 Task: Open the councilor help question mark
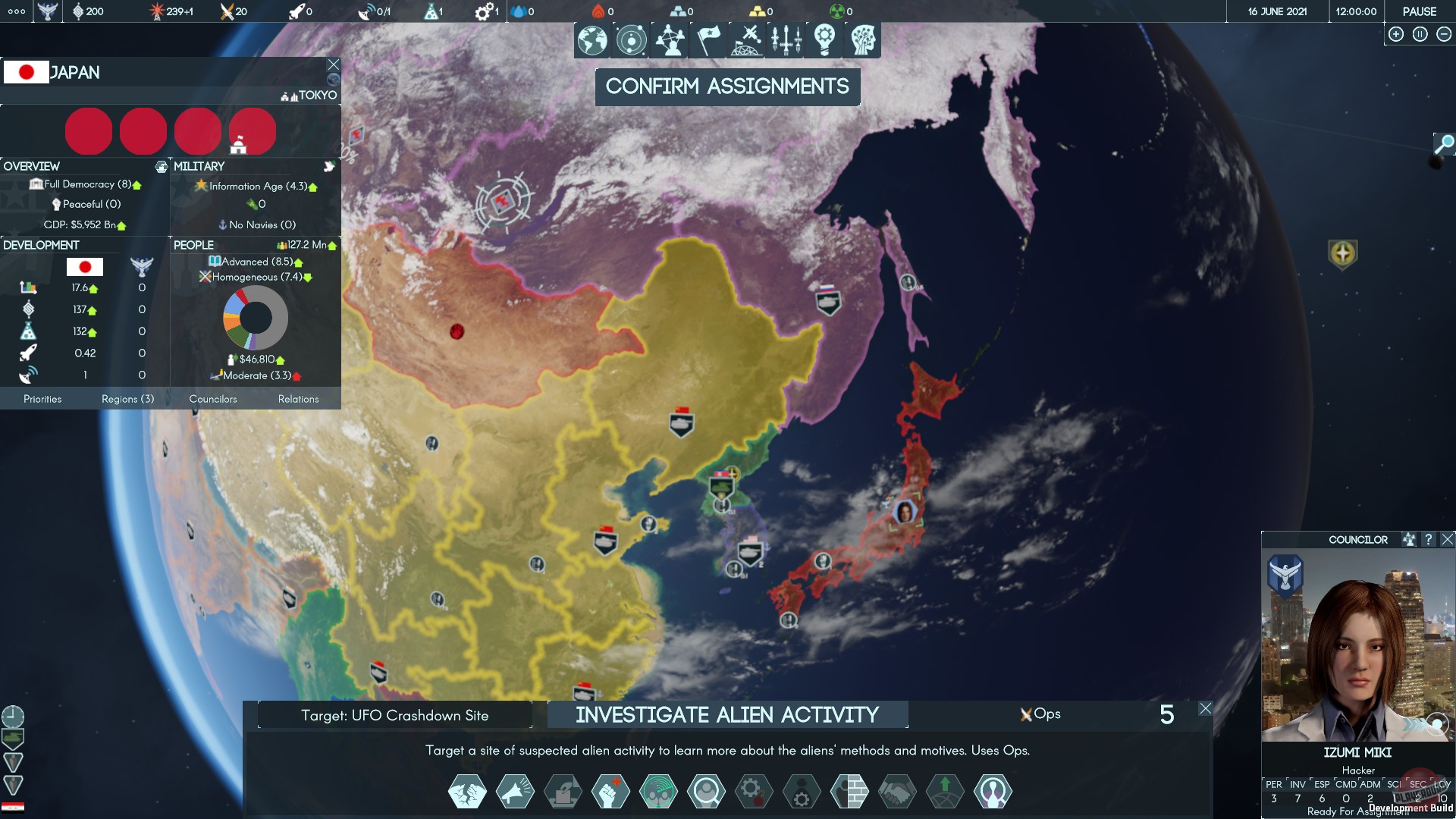coord(1429,539)
